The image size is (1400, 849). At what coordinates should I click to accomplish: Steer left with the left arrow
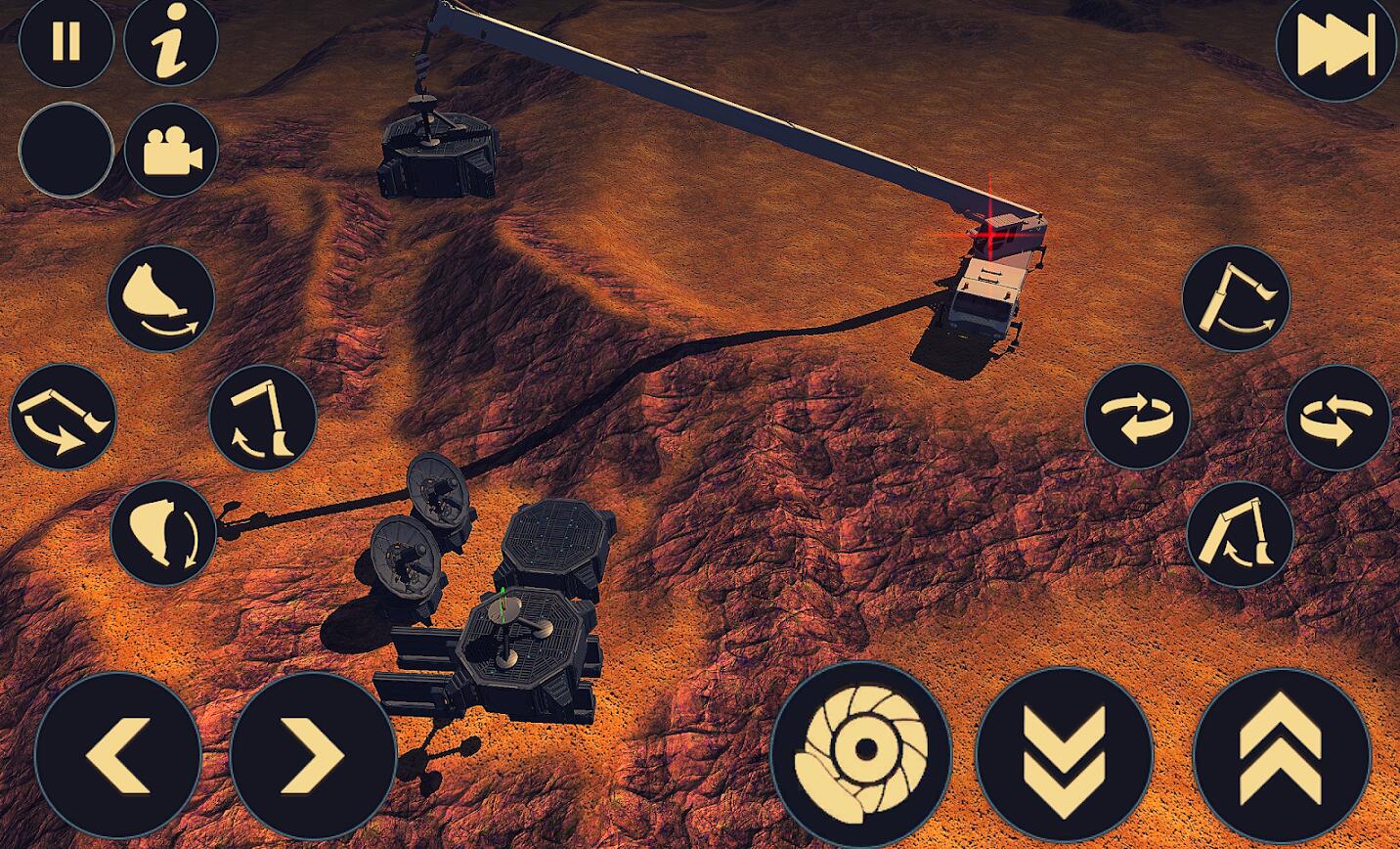[118, 755]
